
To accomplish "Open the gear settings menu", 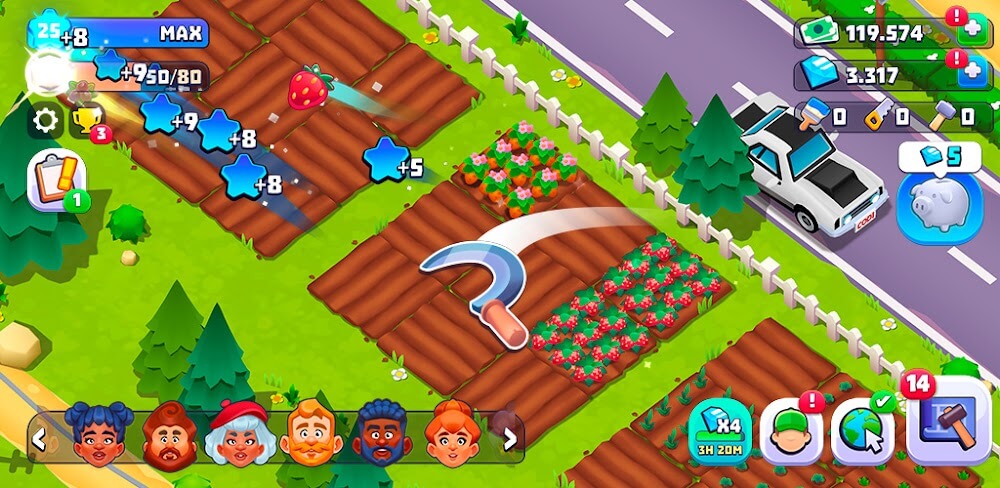I will pyautogui.click(x=44, y=121).
